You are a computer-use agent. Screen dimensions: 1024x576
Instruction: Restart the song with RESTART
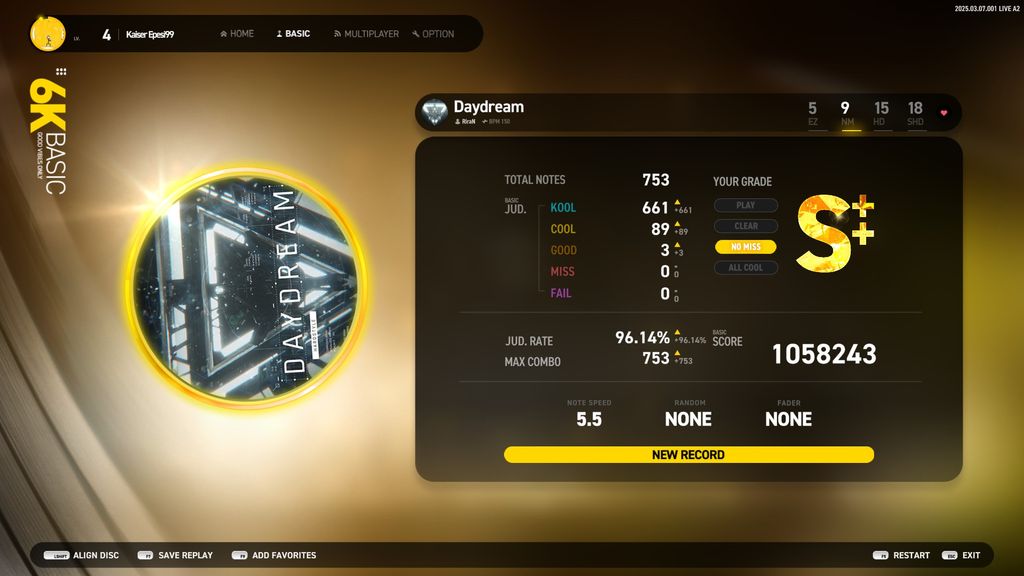901,555
